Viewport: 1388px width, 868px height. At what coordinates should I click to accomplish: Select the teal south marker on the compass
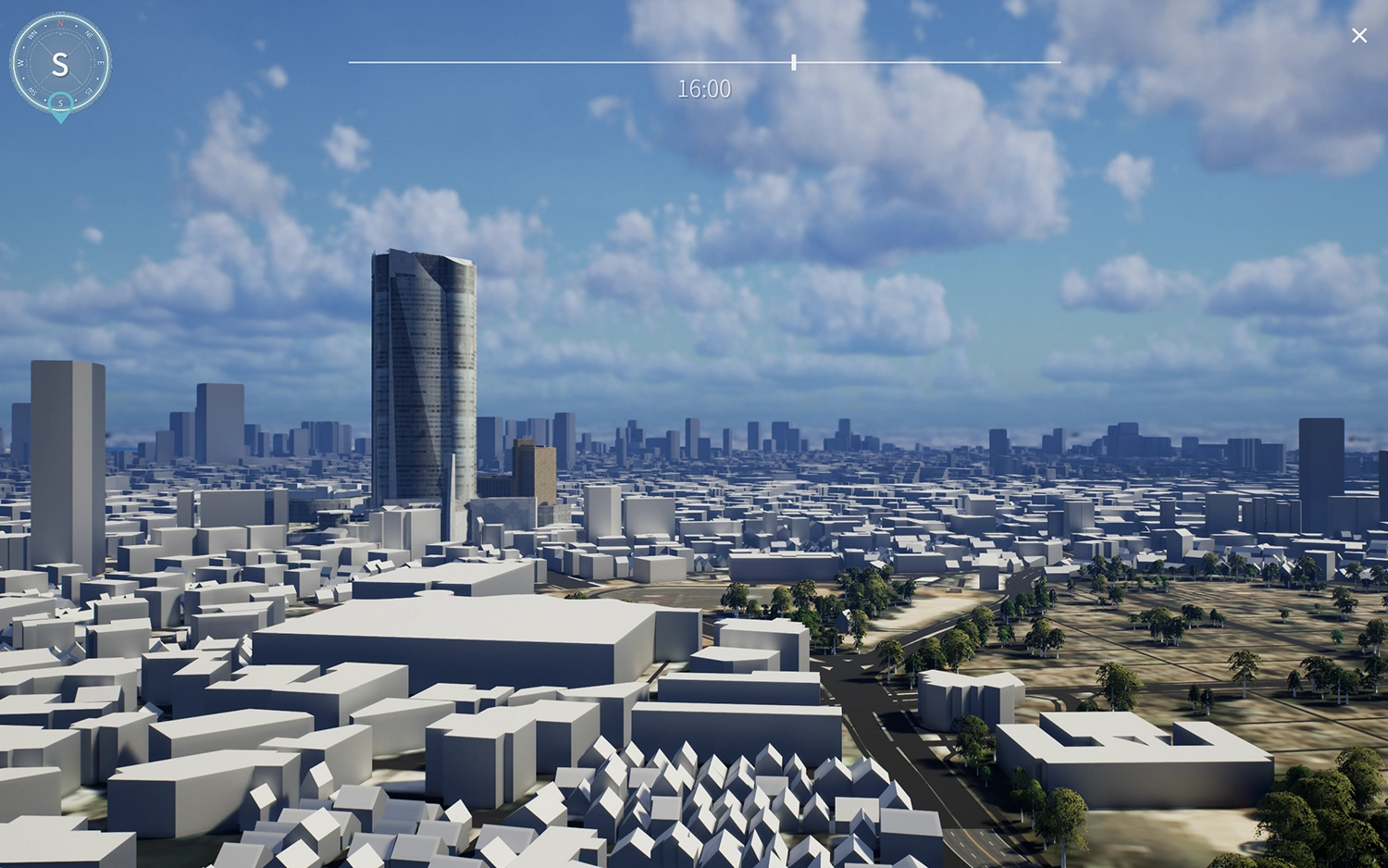pyautogui.click(x=60, y=105)
